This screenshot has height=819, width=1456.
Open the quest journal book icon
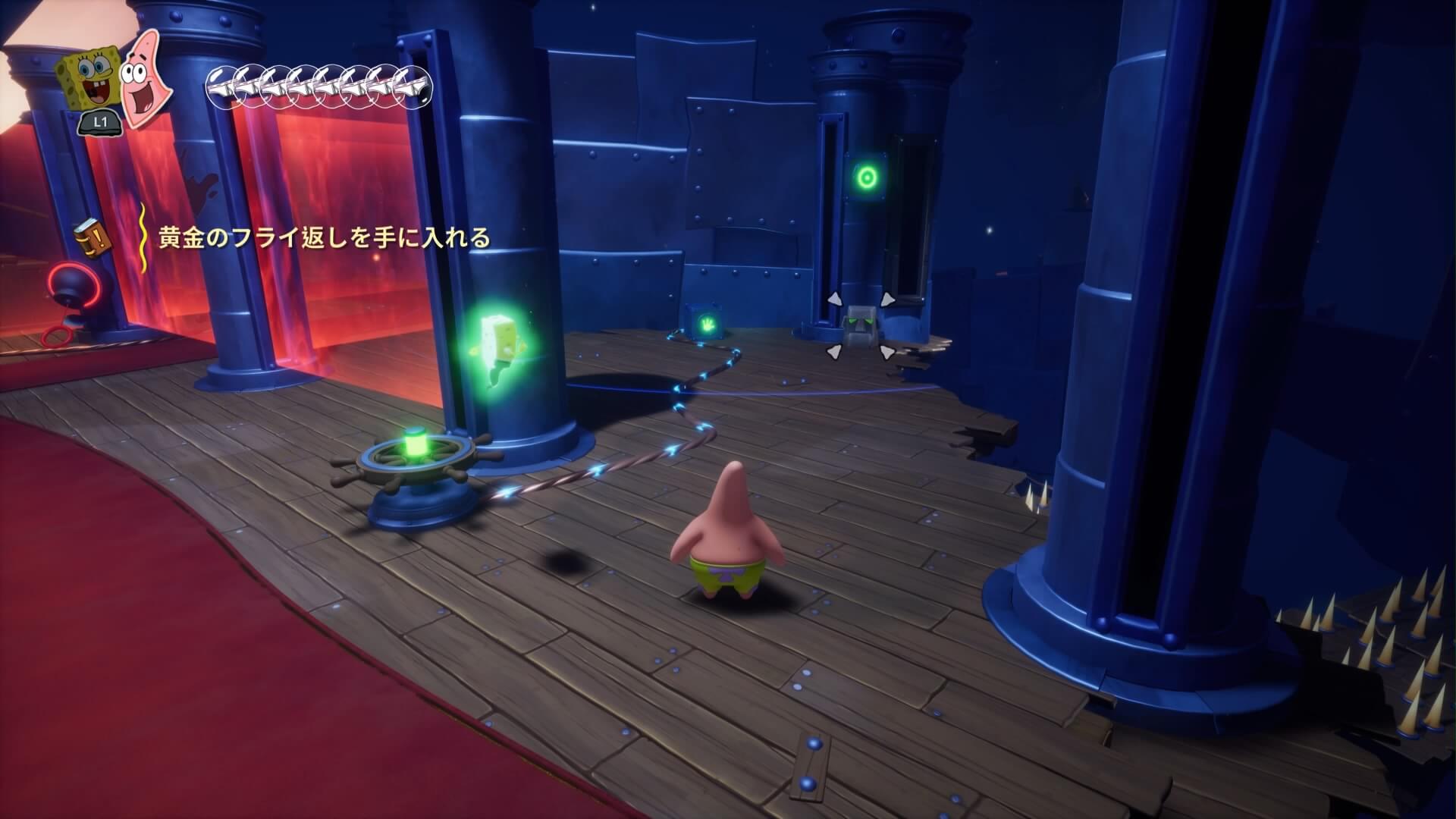click(x=93, y=238)
